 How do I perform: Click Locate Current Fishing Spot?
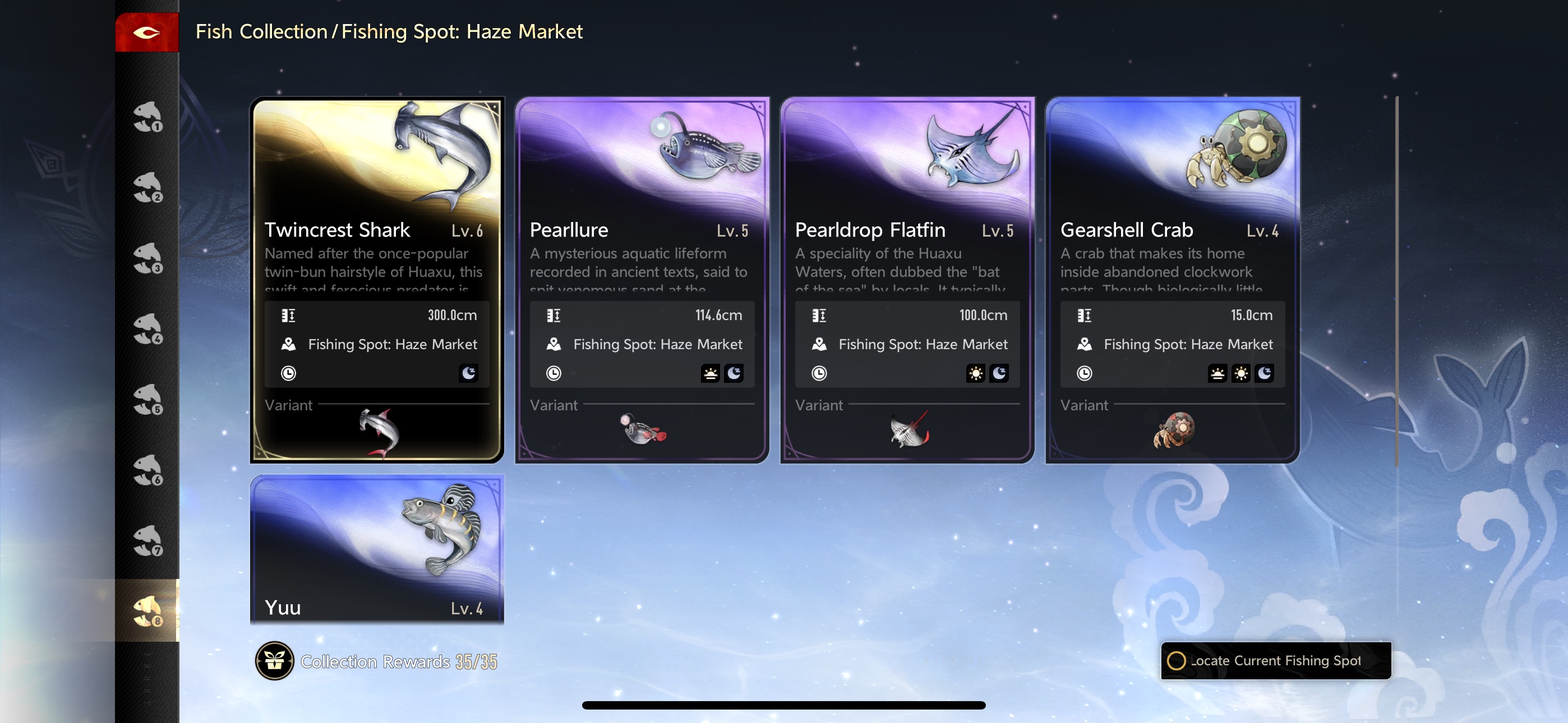(x=1276, y=661)
